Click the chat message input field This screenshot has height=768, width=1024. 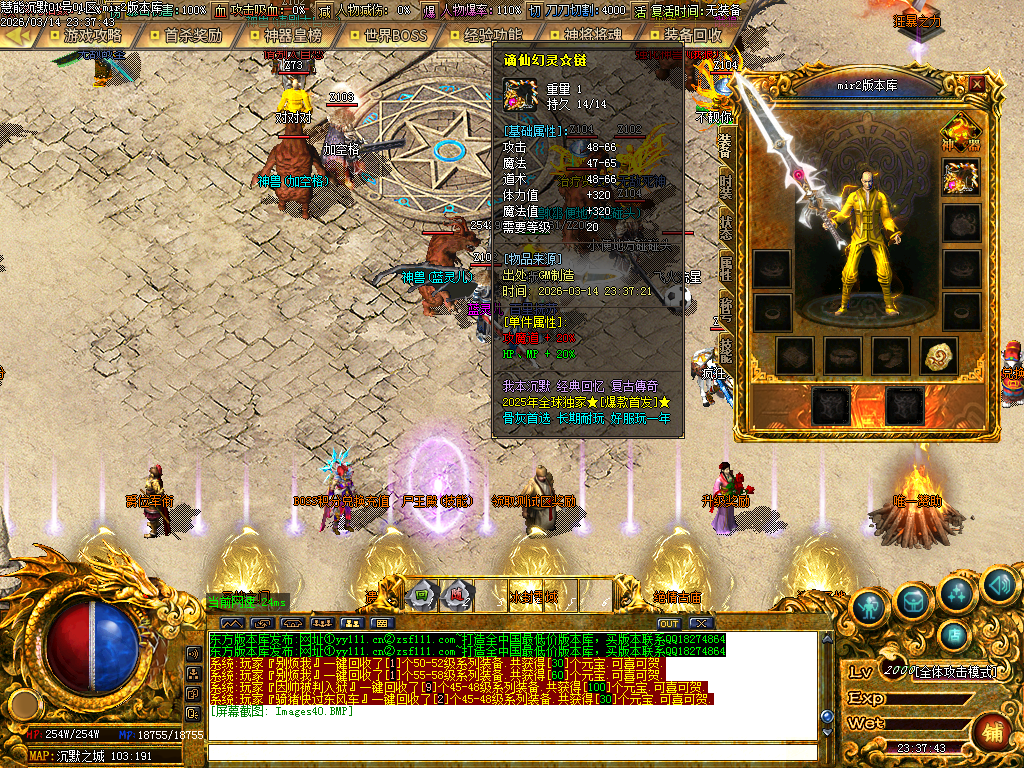(x=510, y=752)
